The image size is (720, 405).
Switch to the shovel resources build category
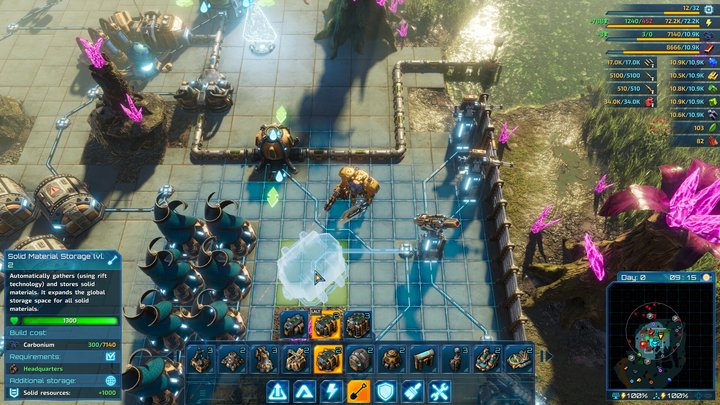tap(359, 391)
